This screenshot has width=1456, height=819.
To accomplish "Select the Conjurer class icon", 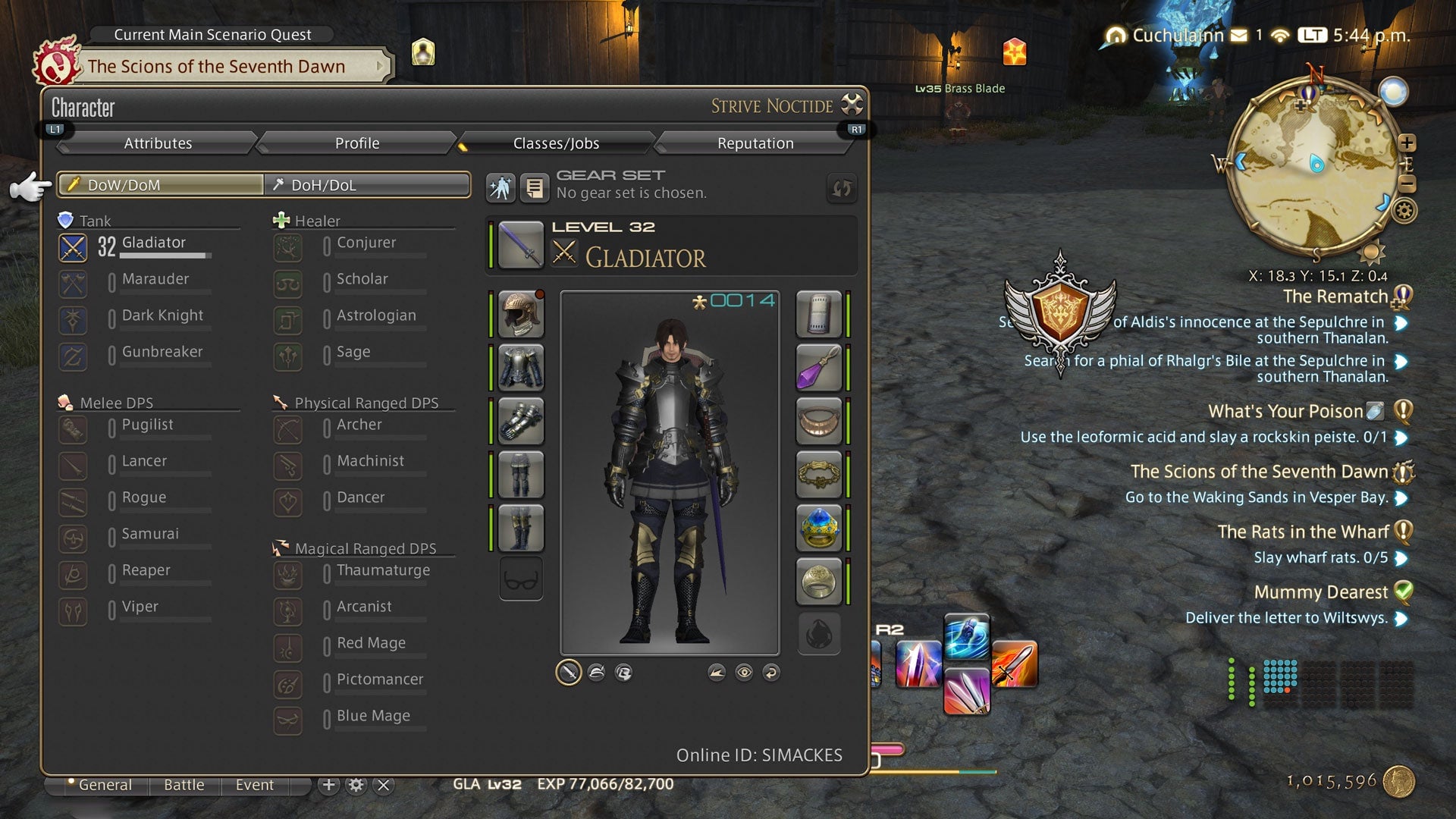I will point(288,248).
